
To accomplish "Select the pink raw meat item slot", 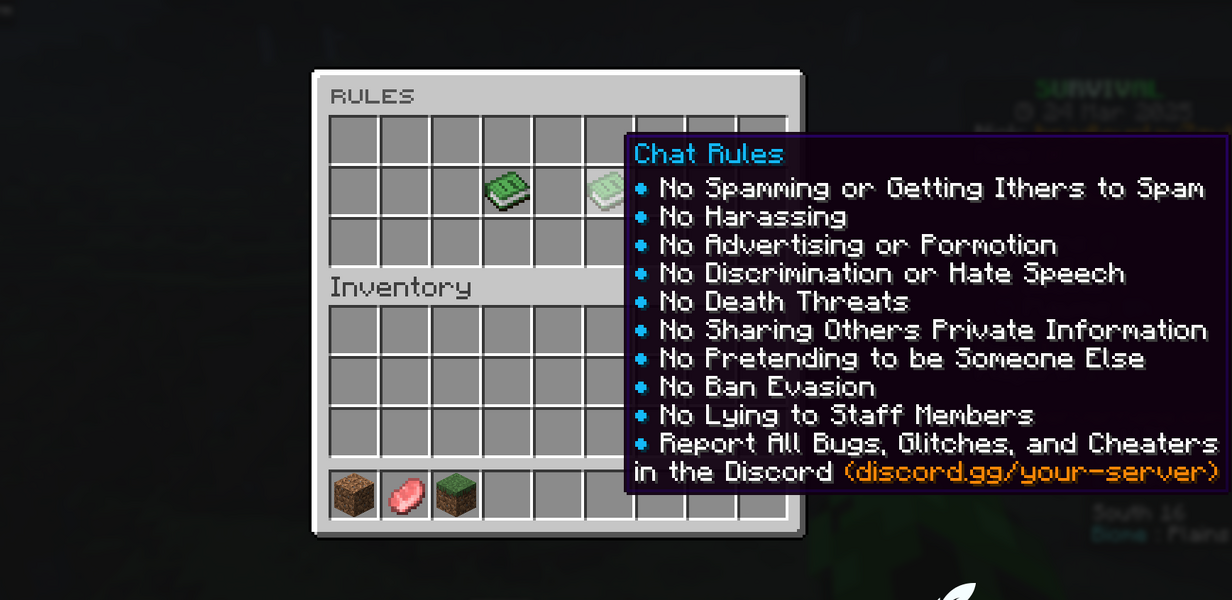I will [x=405, y=494].
